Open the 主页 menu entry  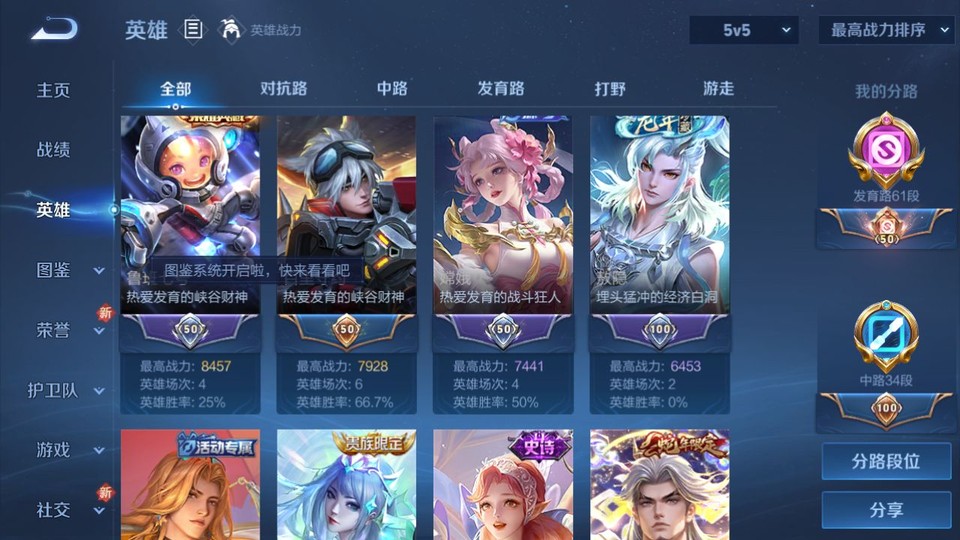54,90
